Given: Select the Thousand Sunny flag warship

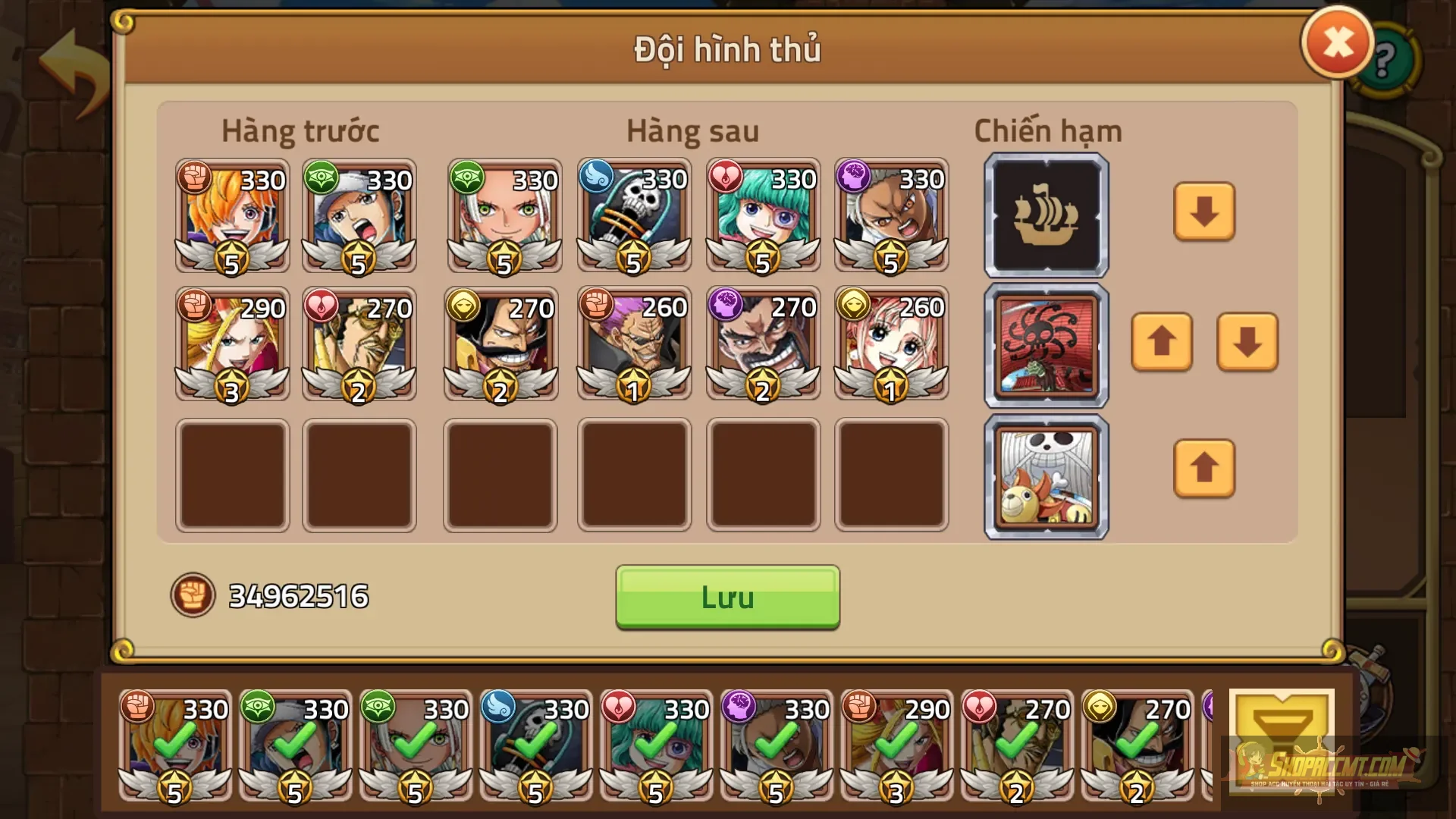Looking at the screenshot, I should coord(1045,475).
